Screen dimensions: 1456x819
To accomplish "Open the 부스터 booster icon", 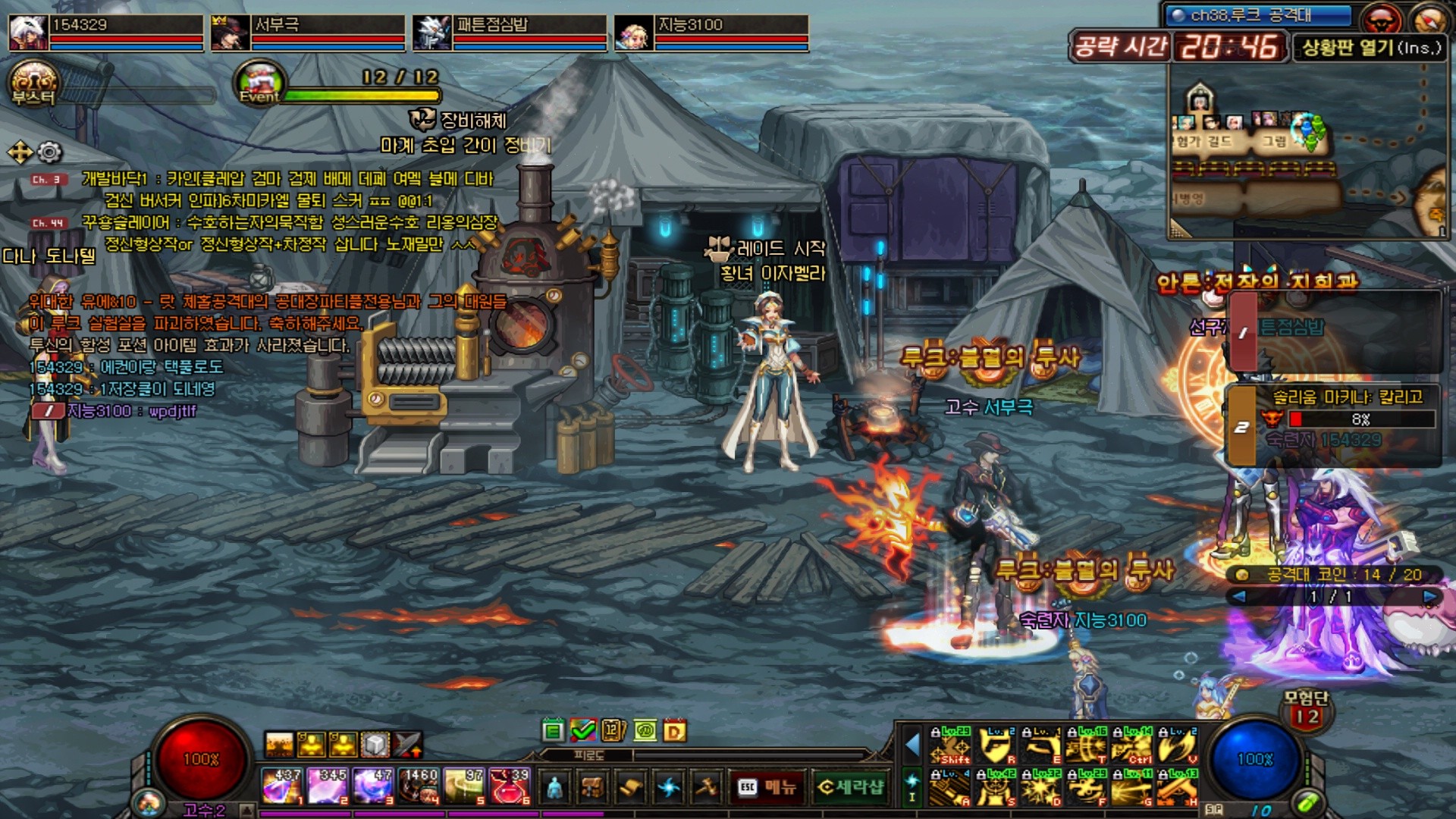I will pos(33,83).
